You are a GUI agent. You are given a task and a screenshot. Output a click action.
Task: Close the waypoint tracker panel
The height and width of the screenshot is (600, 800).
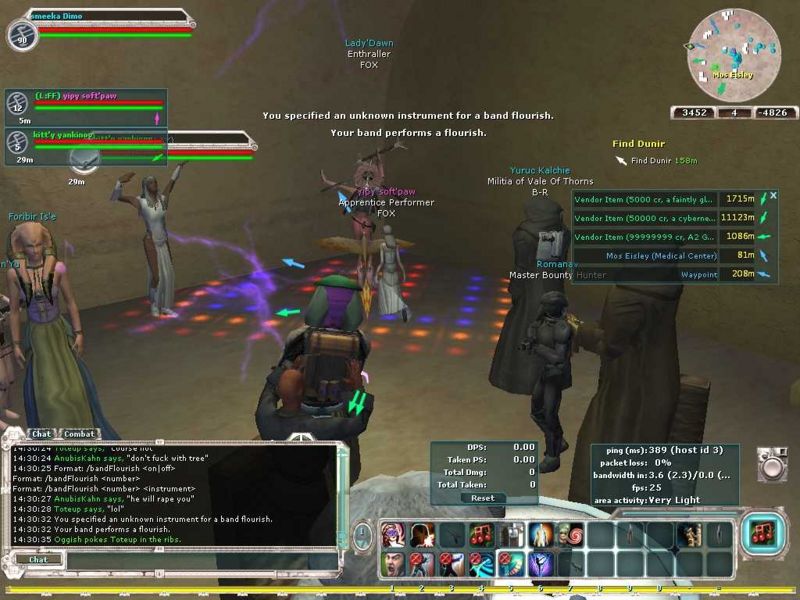(773, 196)
